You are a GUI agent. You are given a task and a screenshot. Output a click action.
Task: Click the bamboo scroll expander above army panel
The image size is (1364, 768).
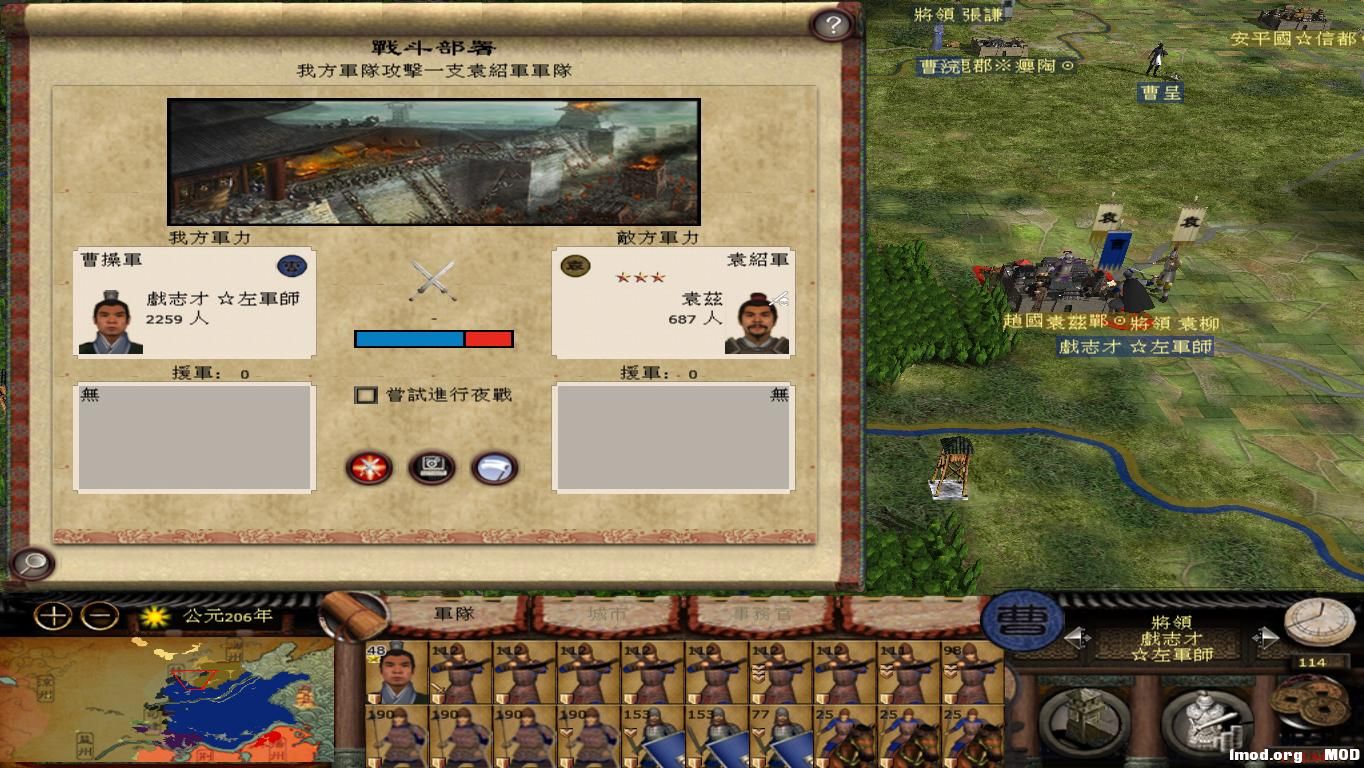(x=352, y=612)
